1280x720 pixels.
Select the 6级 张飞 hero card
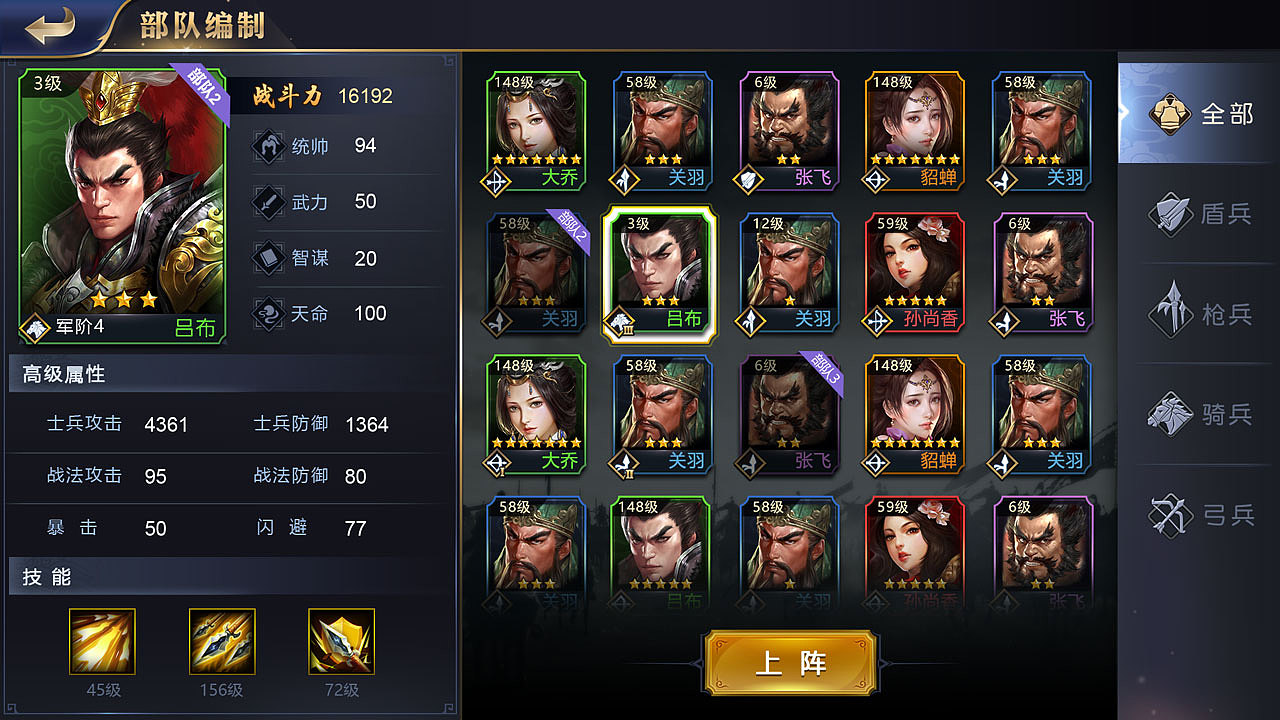788,130
